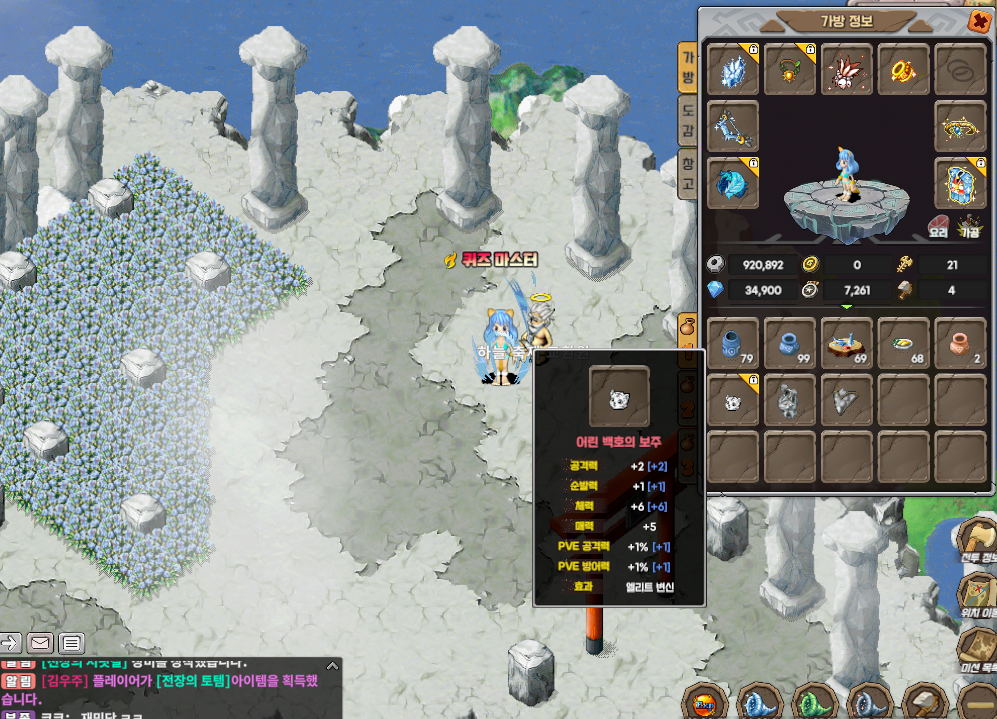Select the blue swirl orb equipment slot
Viewport: 997px width, 719px height.
pos(732,183)
